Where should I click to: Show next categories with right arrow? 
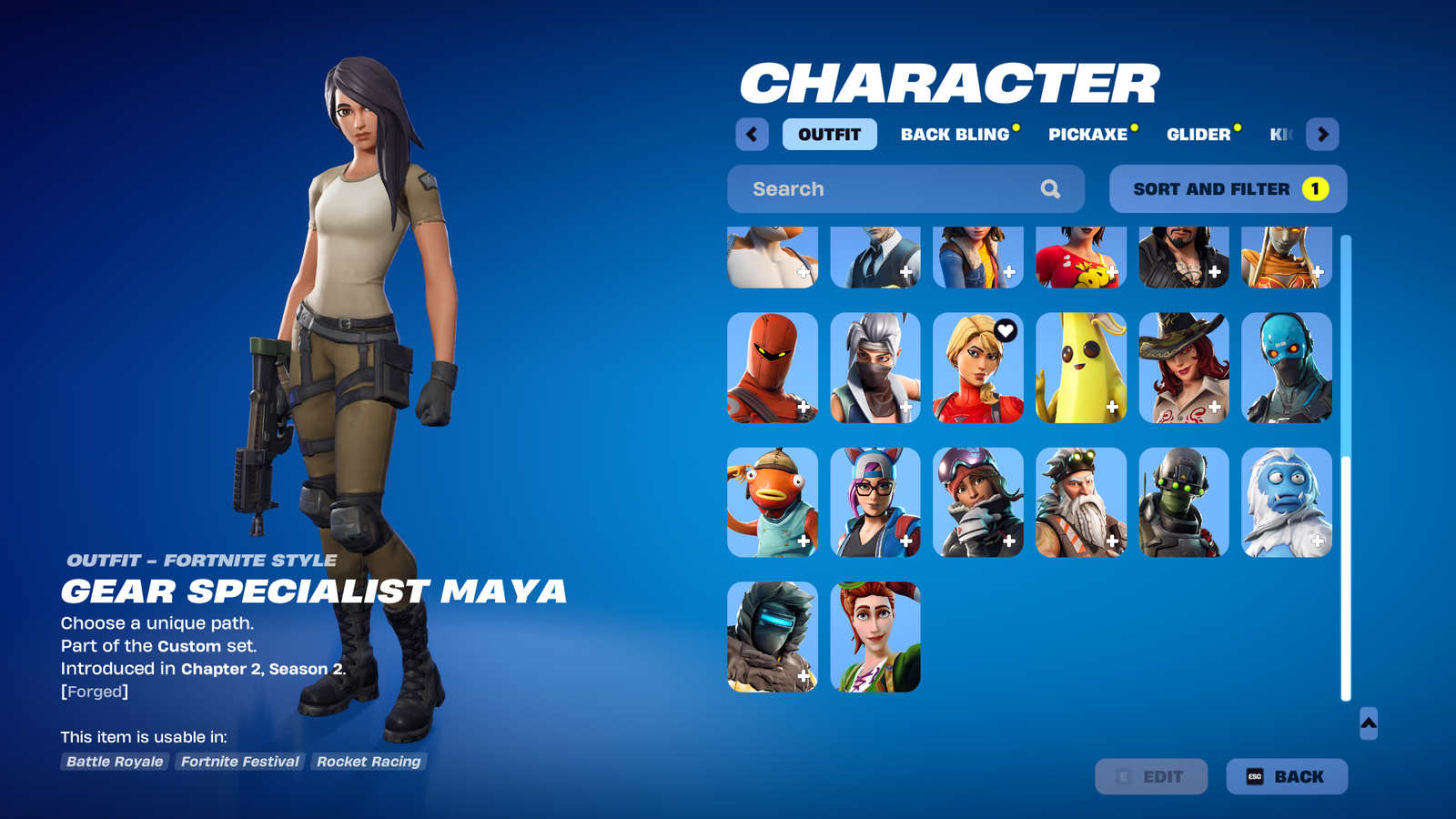1322,135
